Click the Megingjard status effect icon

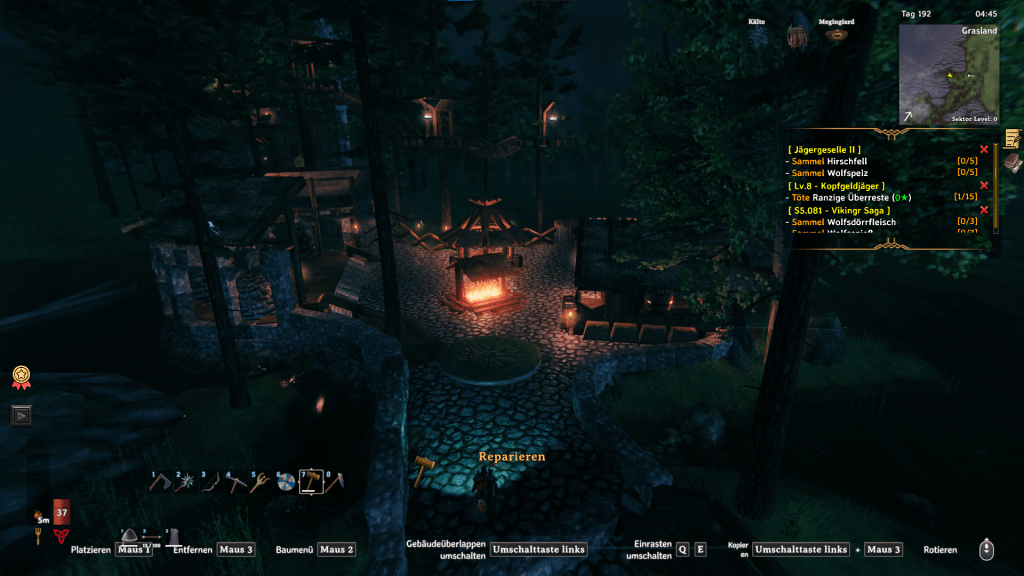pyautogui.click(x=832, y=35)
